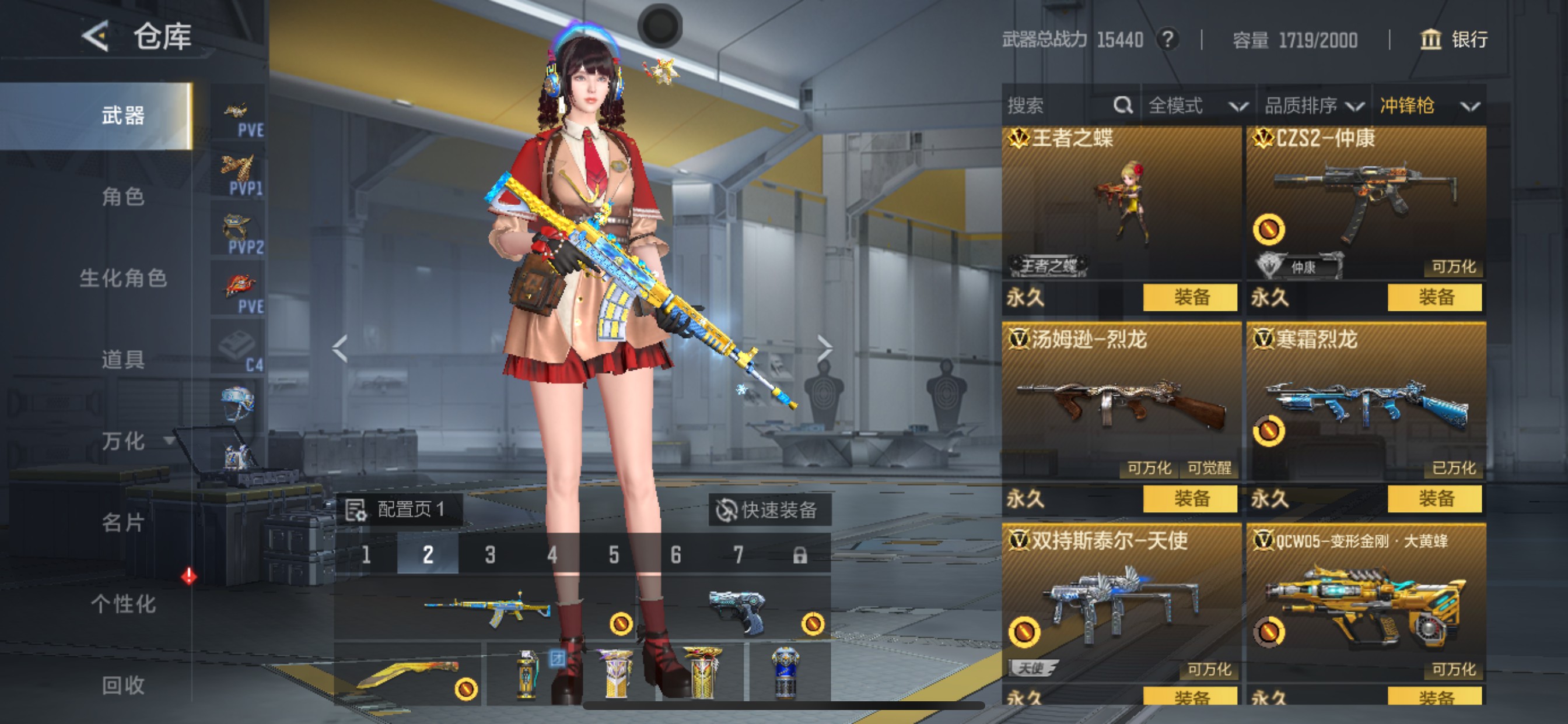Equip 王者之蝶 via its 装备 button
The width and height of the screenshot is (1568, 724).
pos(1191,297)
